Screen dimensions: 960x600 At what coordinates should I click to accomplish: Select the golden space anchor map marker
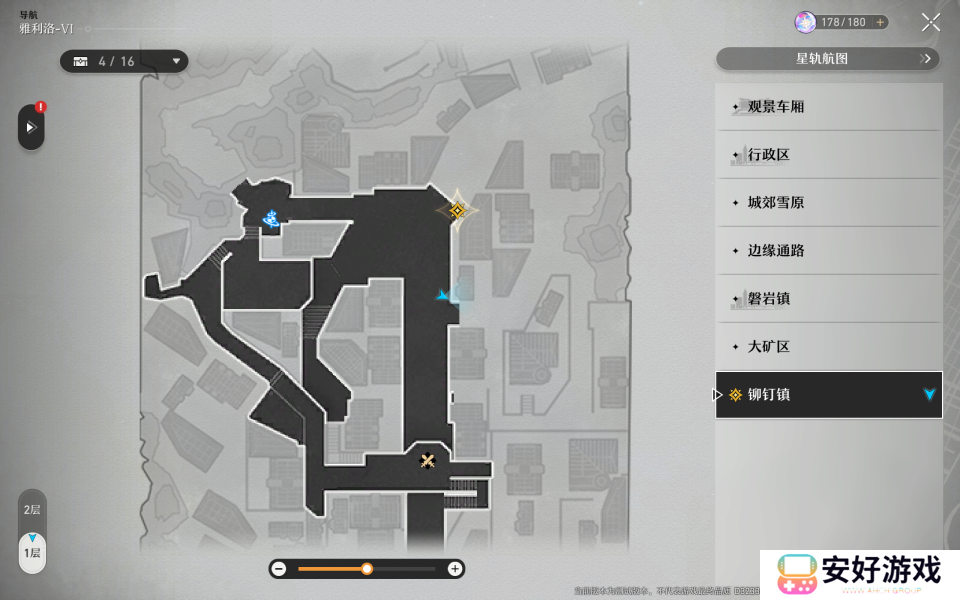tap(457, 210)
